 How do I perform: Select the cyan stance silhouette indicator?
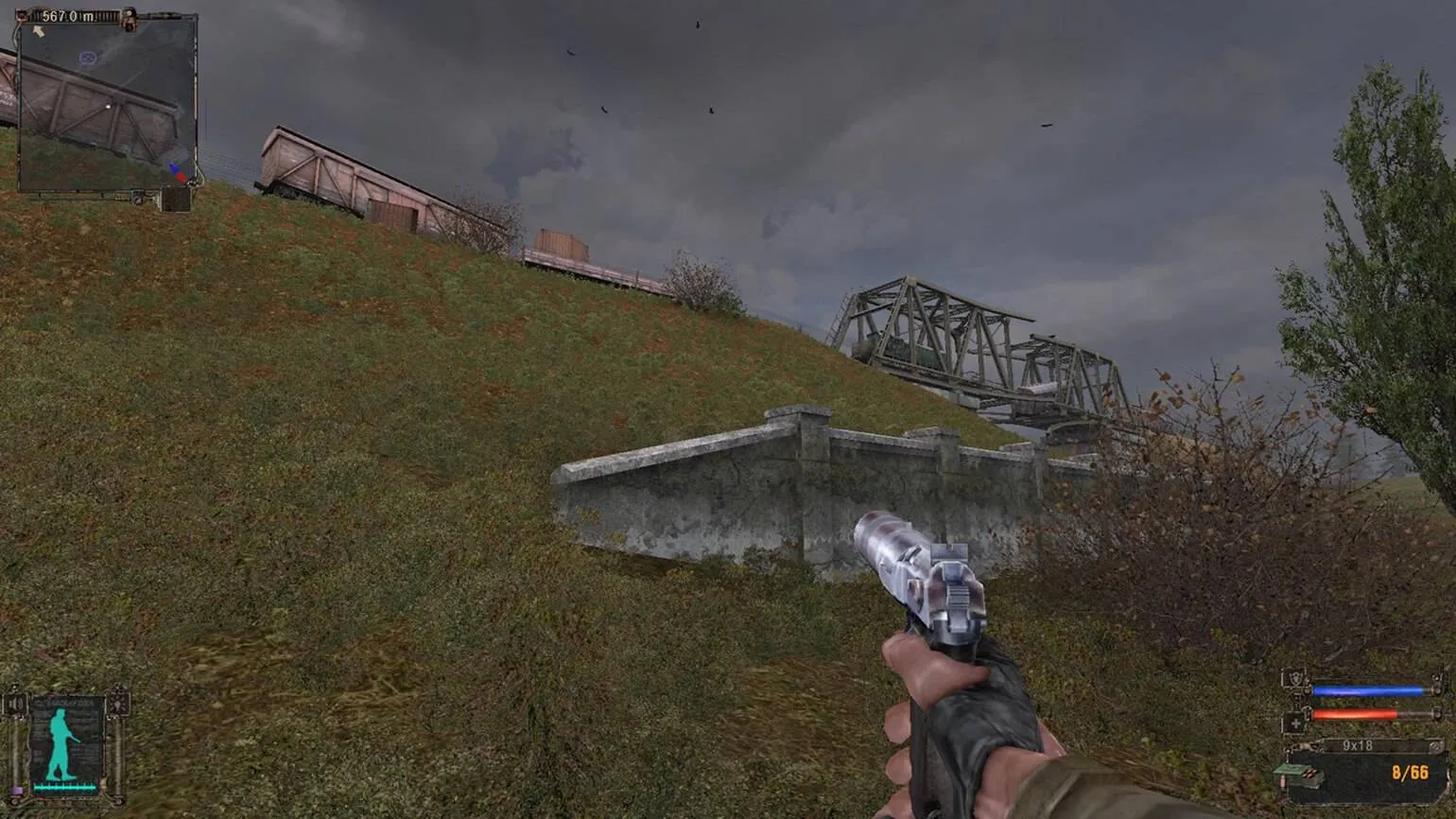click(x=63, y=744)
